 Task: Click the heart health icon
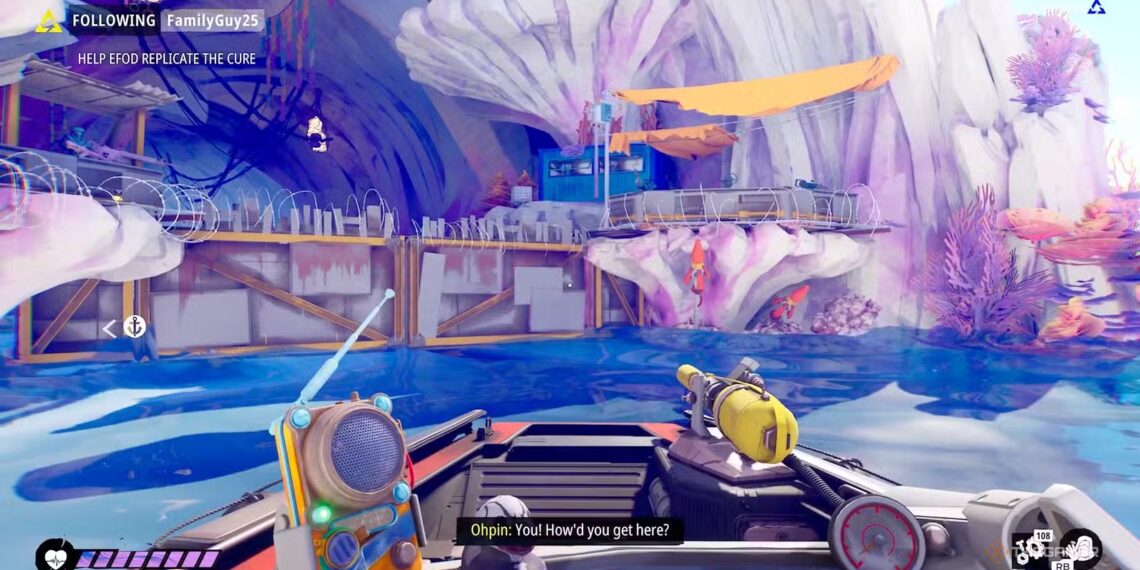tap(52, 555)
